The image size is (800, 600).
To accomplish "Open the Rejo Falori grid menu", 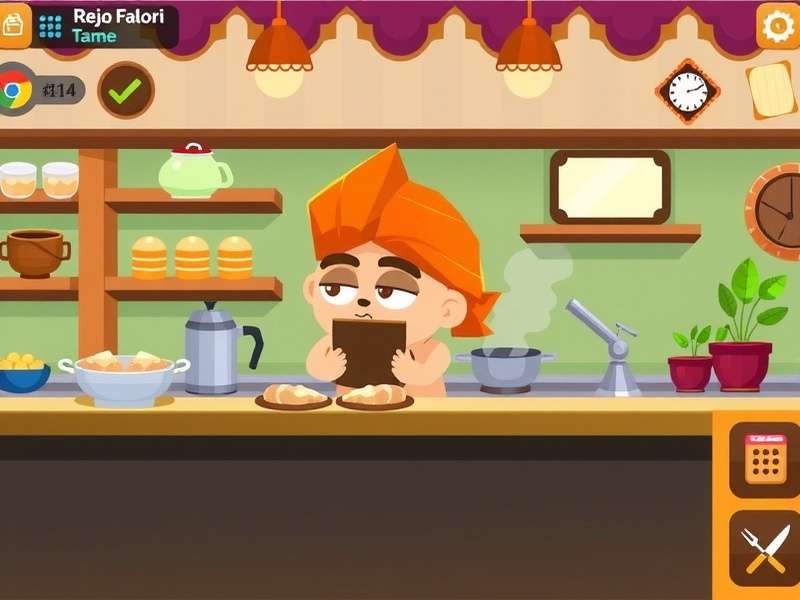I will coord(50,26).
